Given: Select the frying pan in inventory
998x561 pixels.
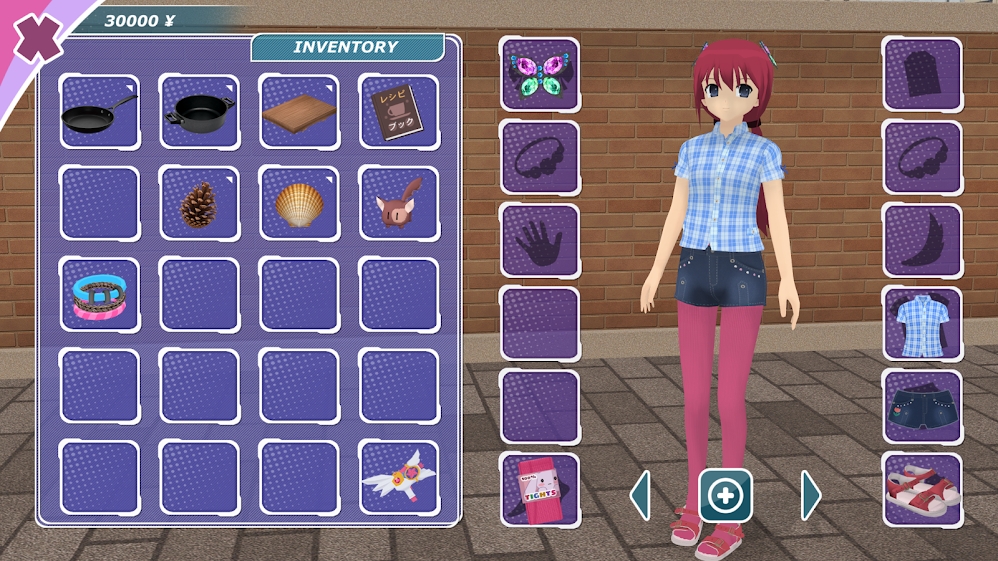Looking at the screenshot, I should [99, 112].
